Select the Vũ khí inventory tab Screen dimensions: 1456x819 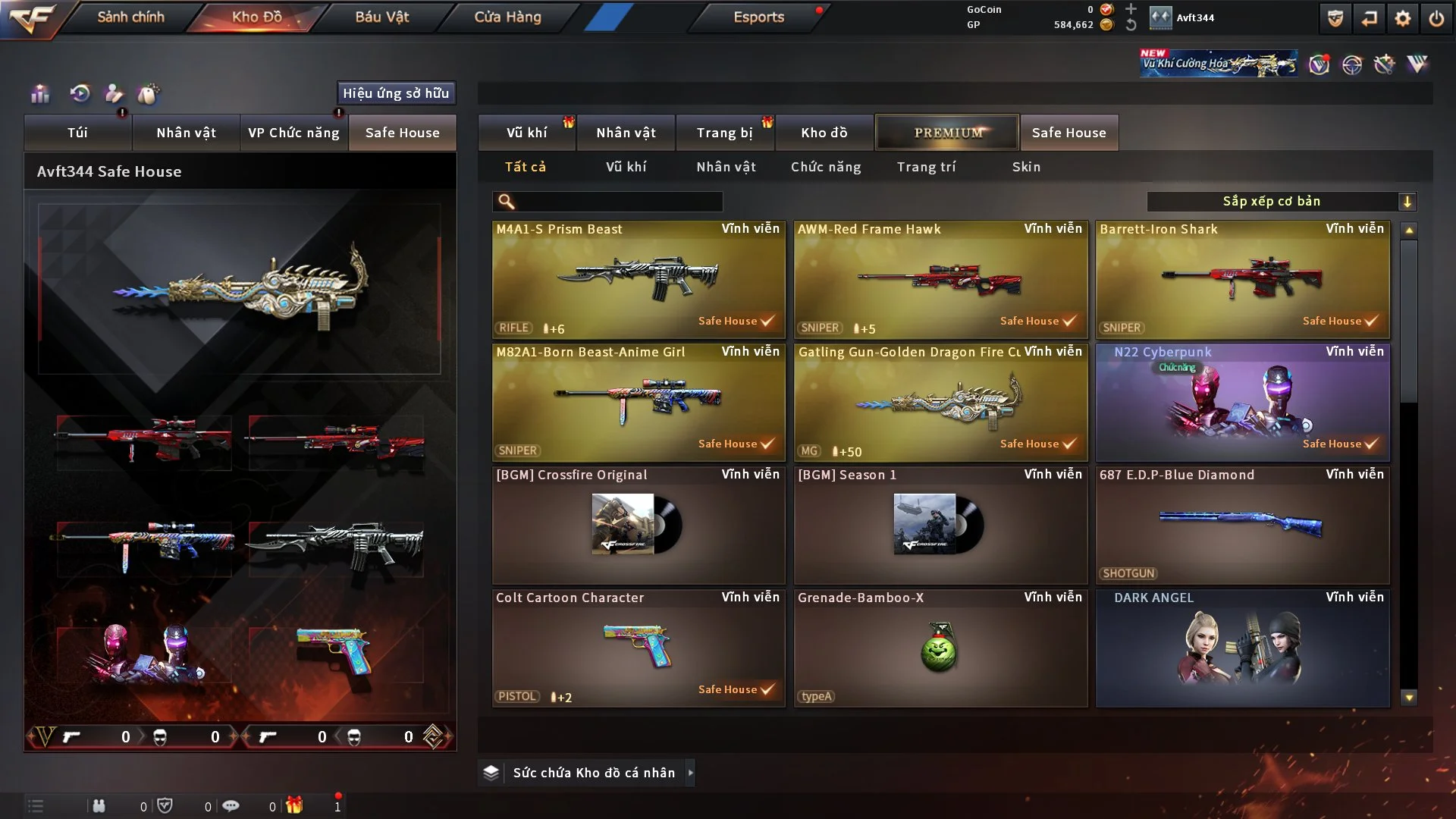click(526, 133)
